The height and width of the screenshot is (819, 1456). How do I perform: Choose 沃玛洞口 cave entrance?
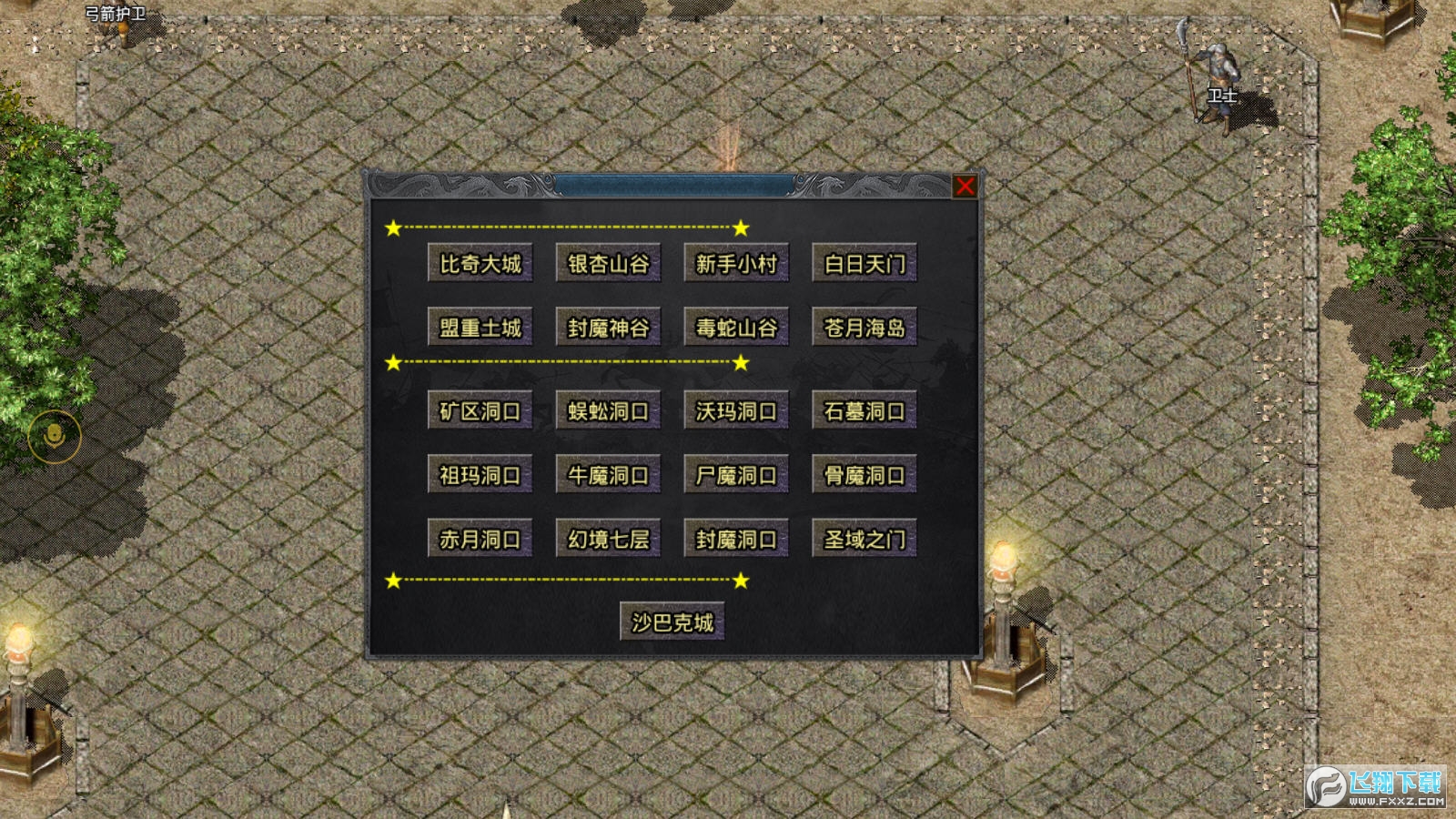[x=736, y=411]
